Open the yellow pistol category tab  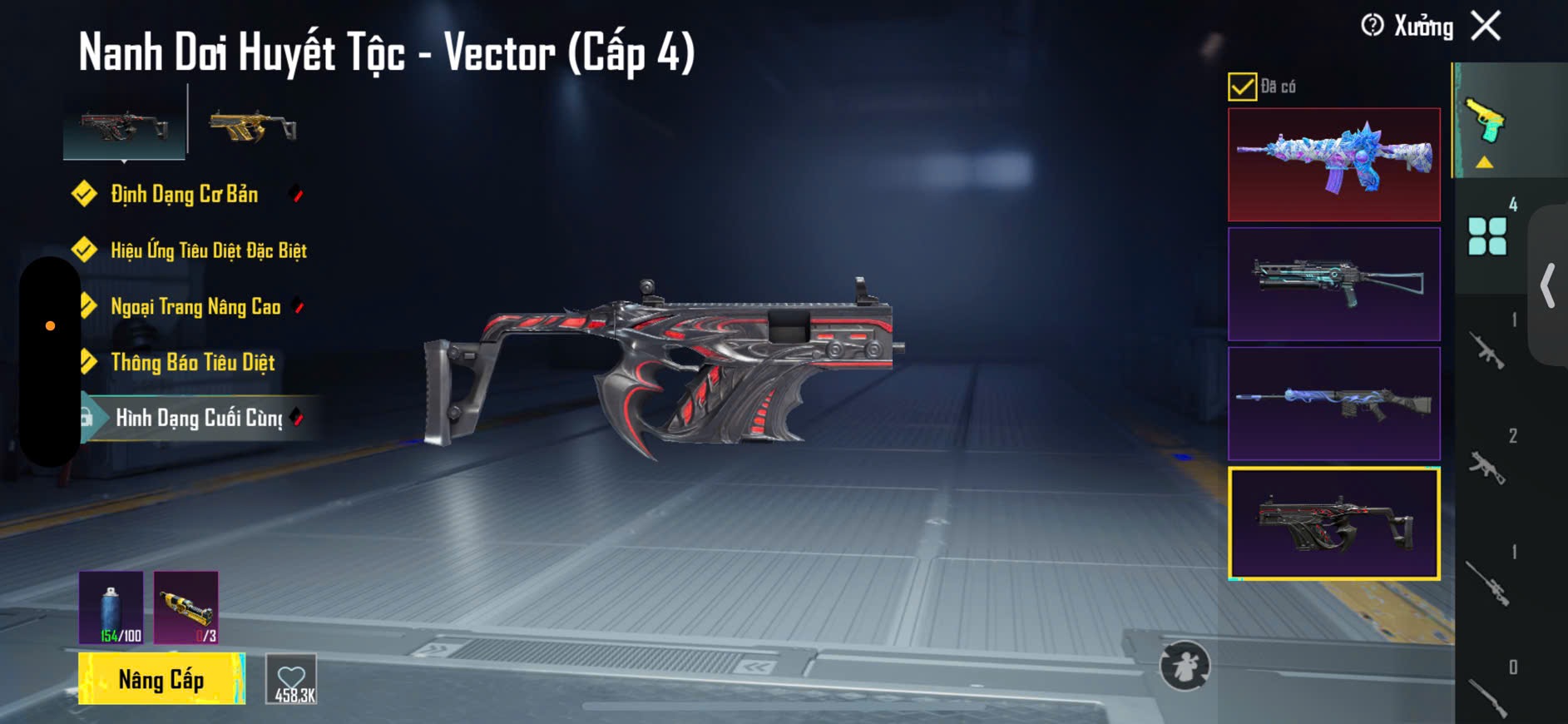click(x=1486, y=125)
